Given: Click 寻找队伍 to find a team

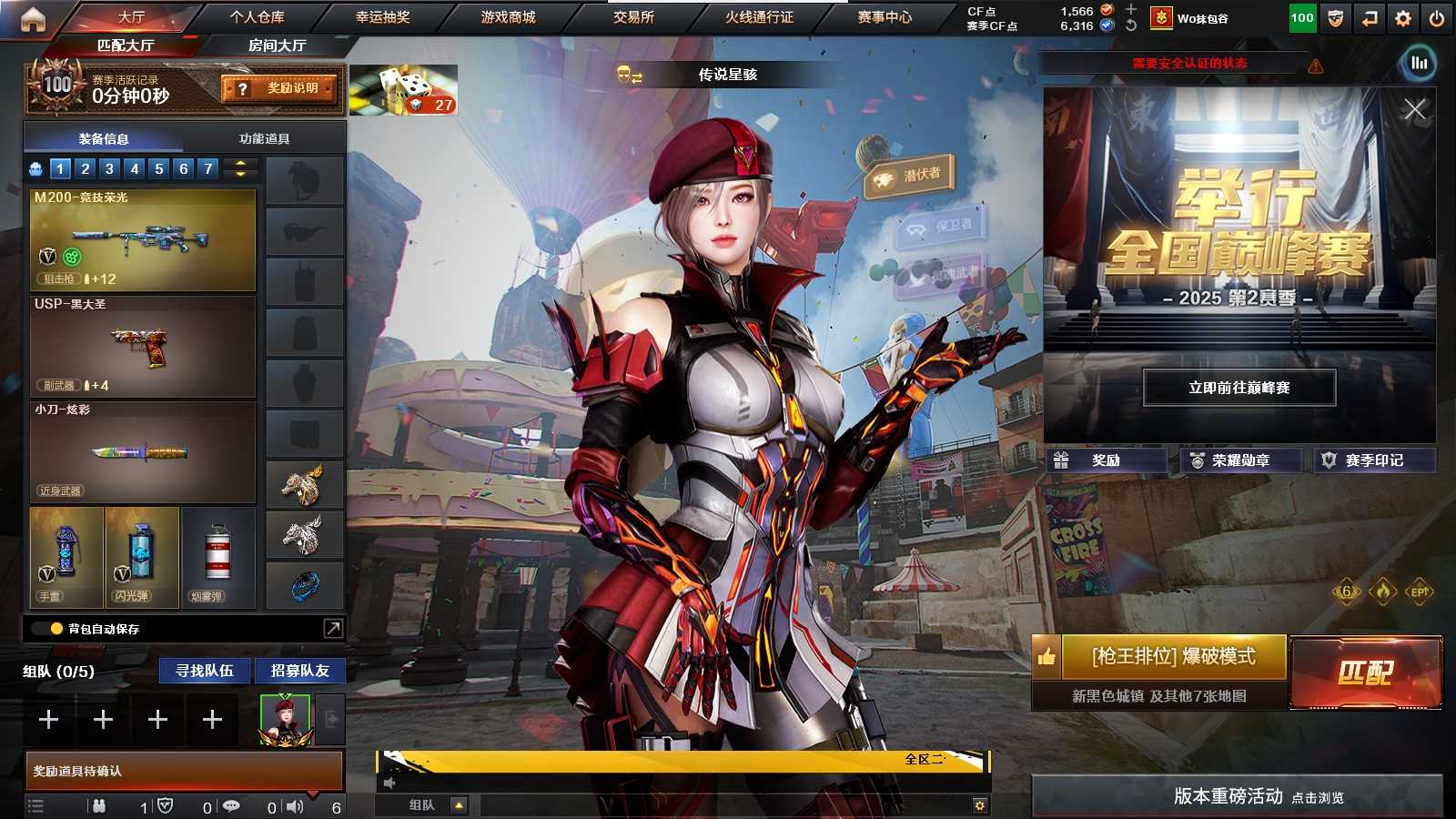Looking at the screenshot, I should 205,671.
